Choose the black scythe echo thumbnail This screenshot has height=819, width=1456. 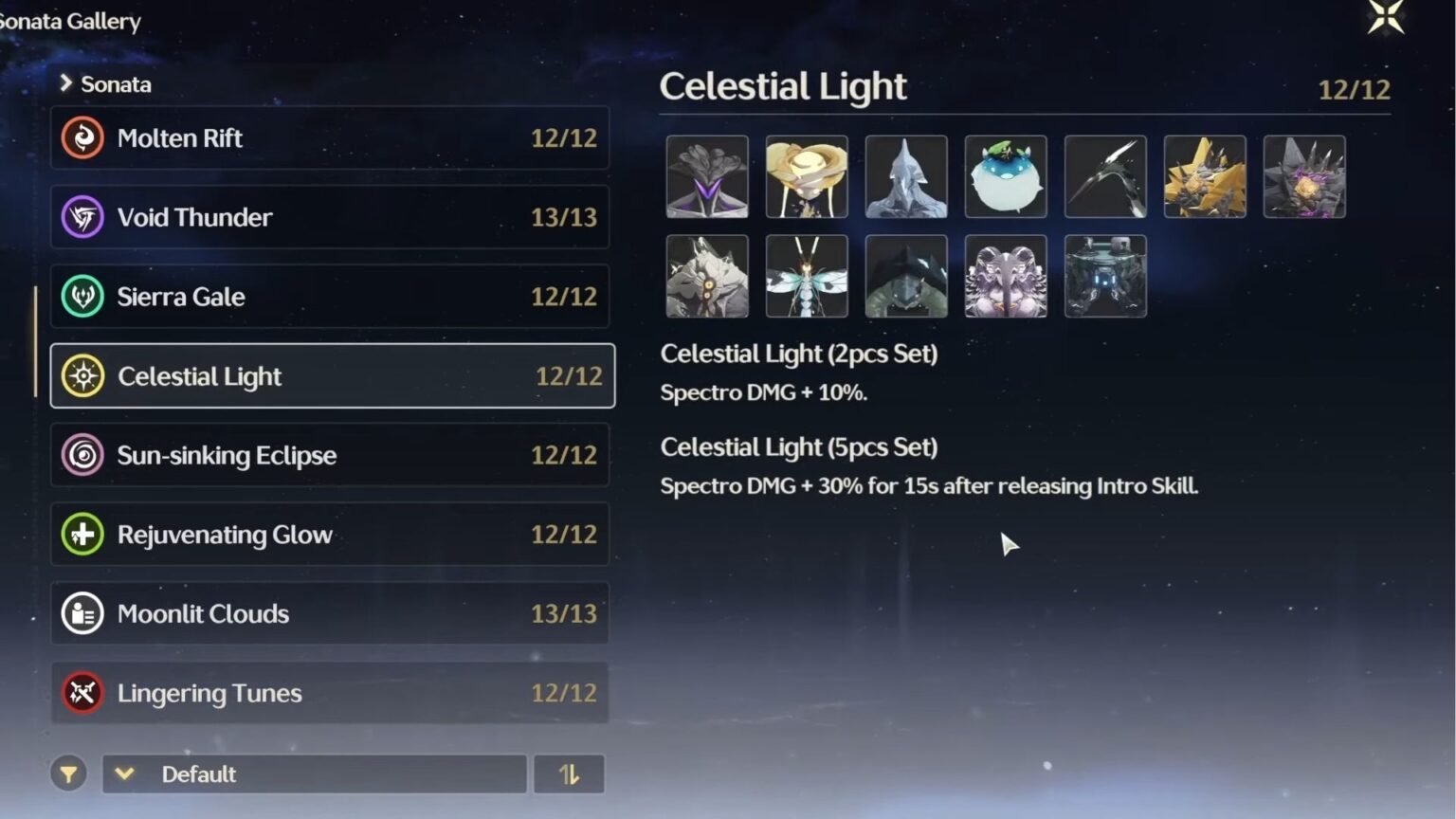(x=1105, y=177)
